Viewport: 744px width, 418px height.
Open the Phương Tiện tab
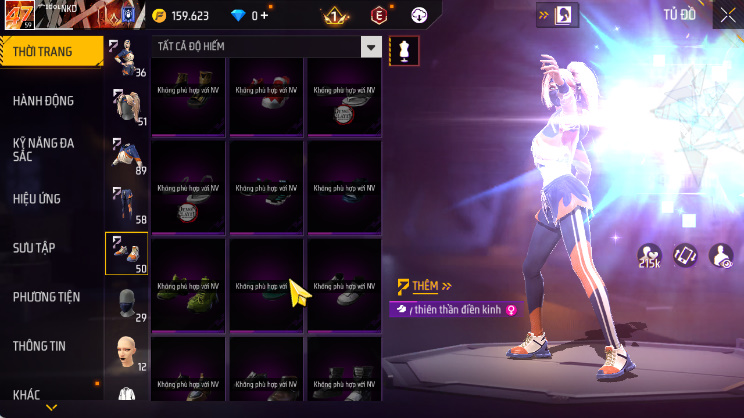click(x=46, y=296)
